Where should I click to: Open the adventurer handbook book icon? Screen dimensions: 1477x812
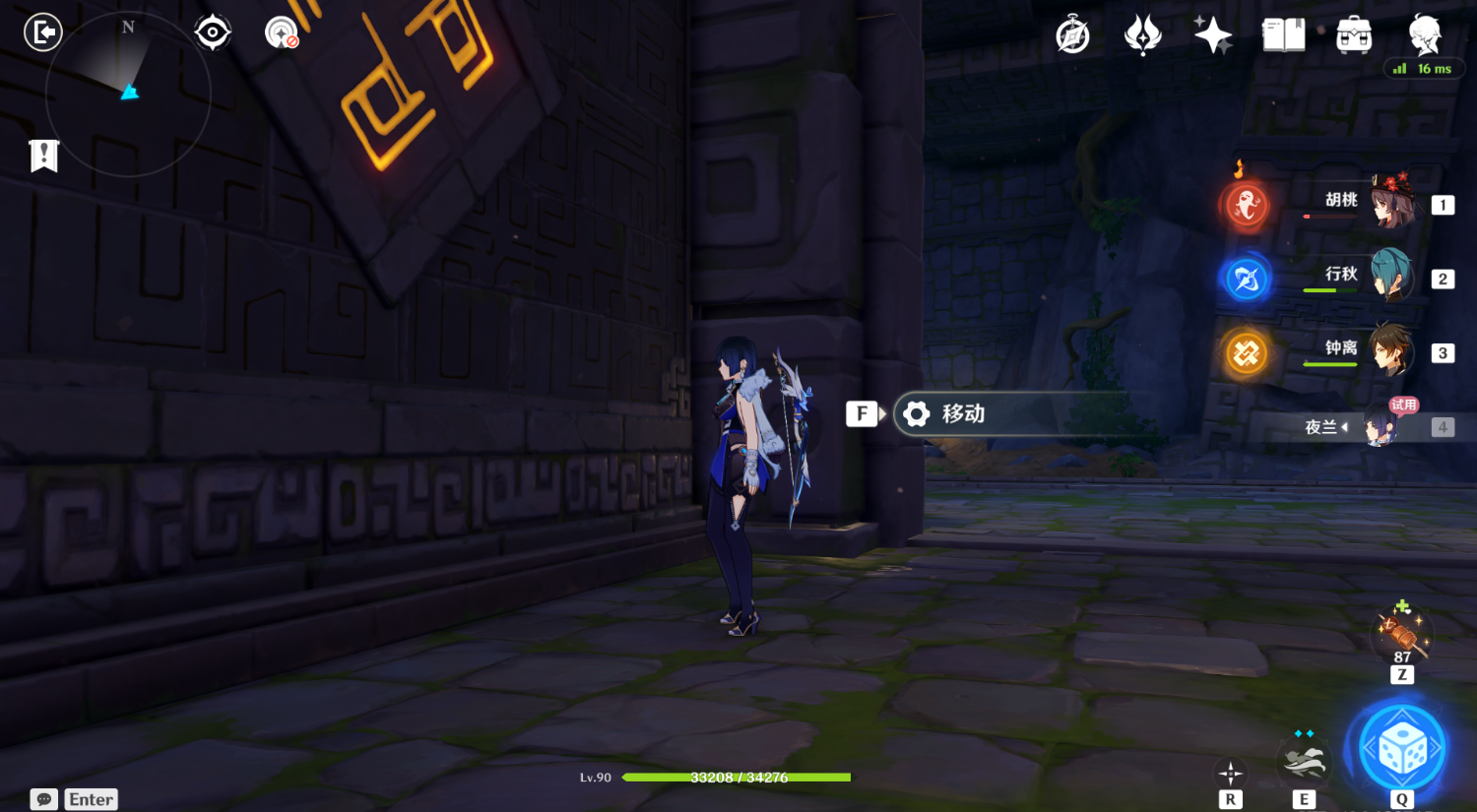1283,36
